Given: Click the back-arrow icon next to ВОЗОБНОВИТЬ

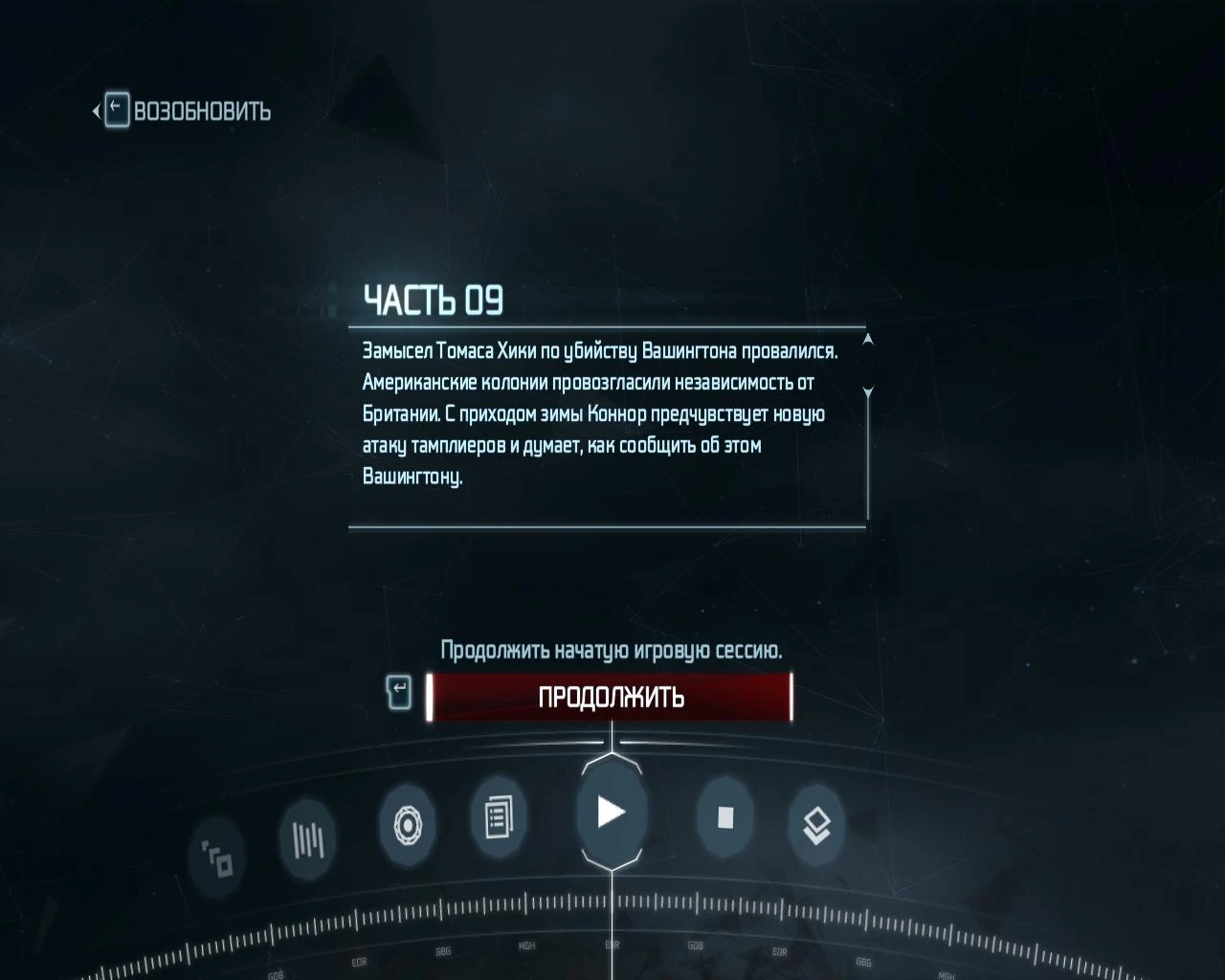Looking at the screenshot, I should click(x=115, y=108).
